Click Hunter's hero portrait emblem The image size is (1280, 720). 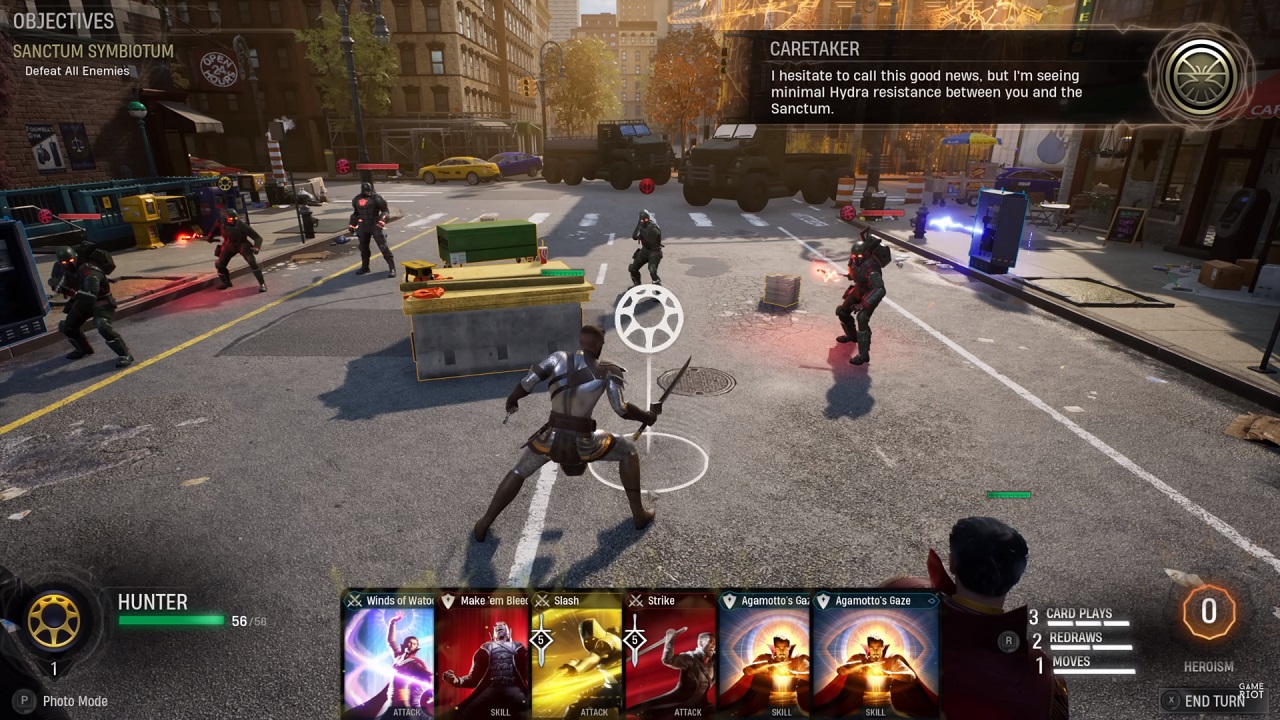pyautogui.click(x=54, y=621)
